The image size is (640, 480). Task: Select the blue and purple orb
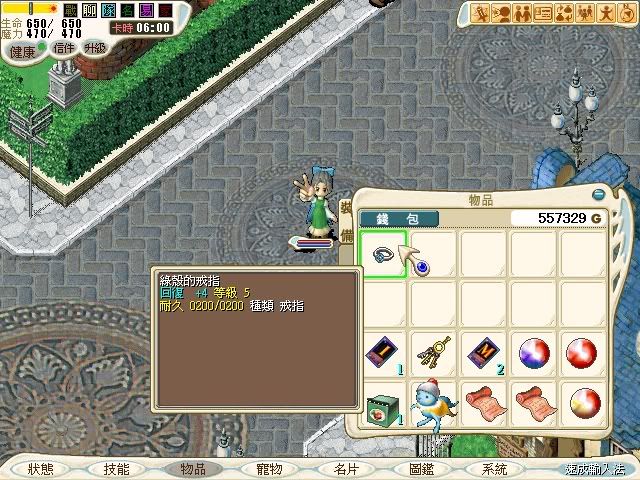point(533,352)
